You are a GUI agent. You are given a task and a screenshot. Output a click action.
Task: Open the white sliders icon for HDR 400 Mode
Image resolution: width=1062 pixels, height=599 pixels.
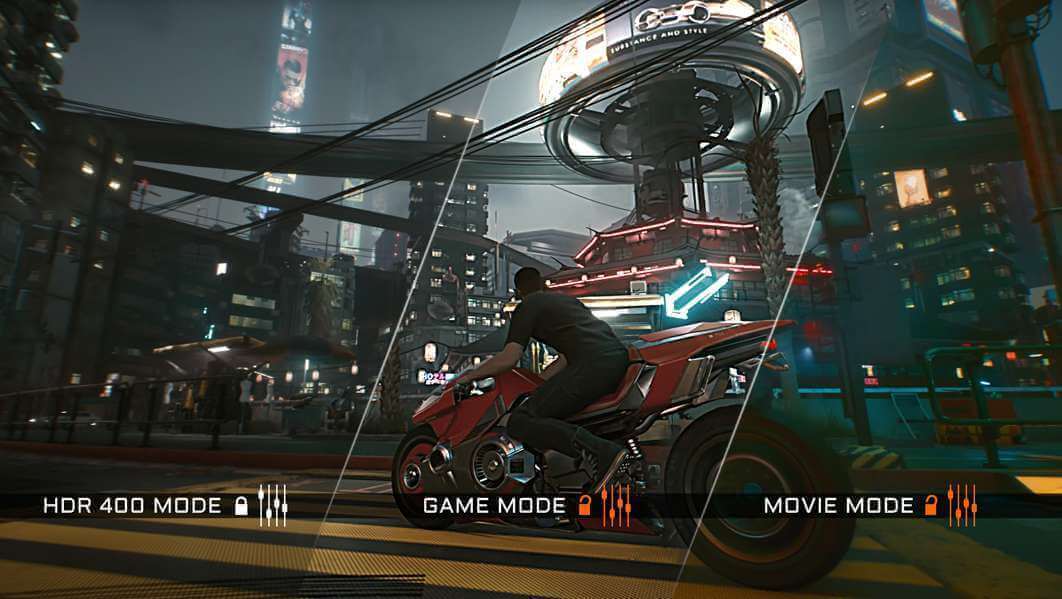pyautogui.click(x=272, y=505)
